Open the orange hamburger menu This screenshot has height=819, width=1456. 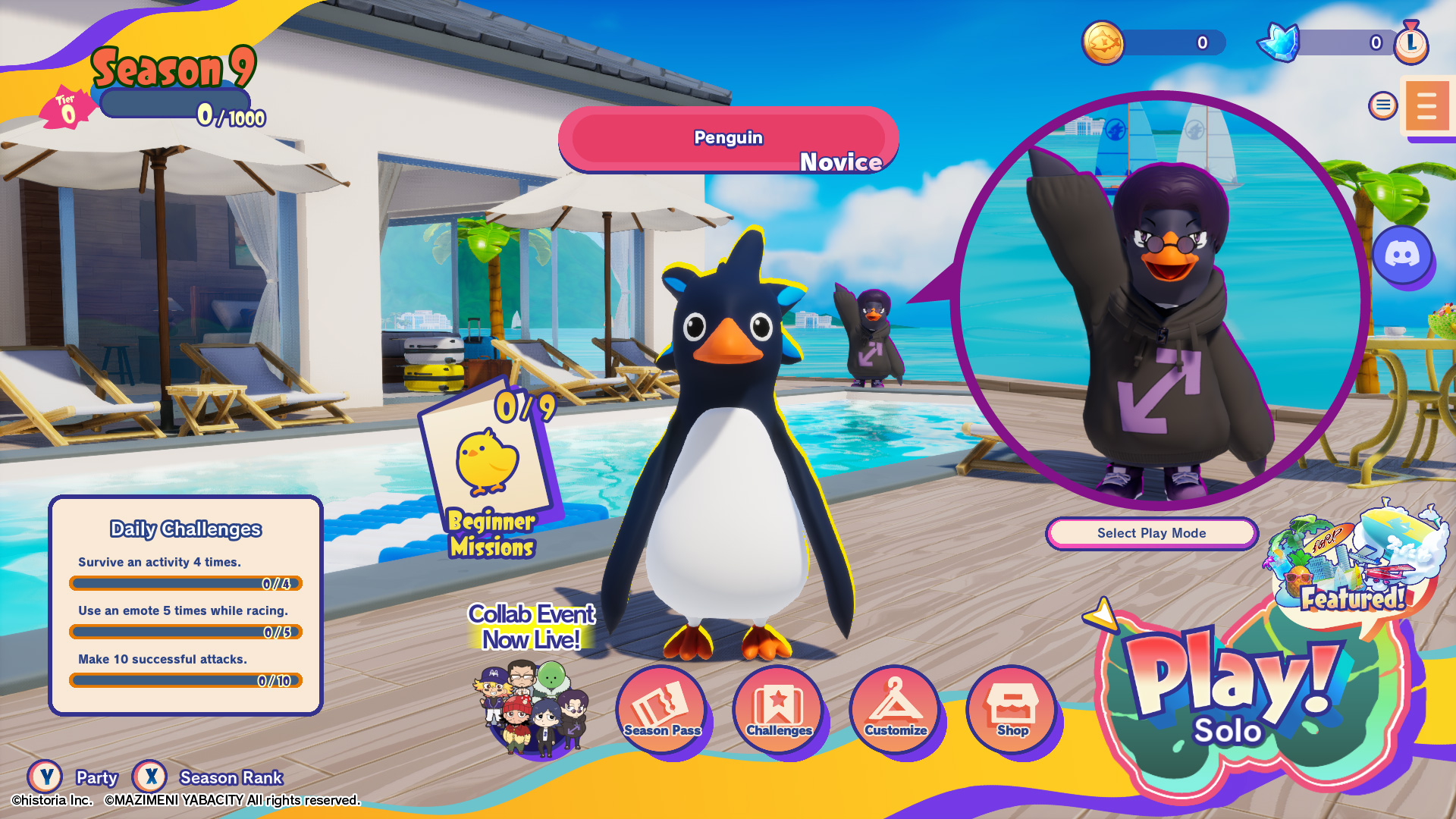click(1426, 106)
